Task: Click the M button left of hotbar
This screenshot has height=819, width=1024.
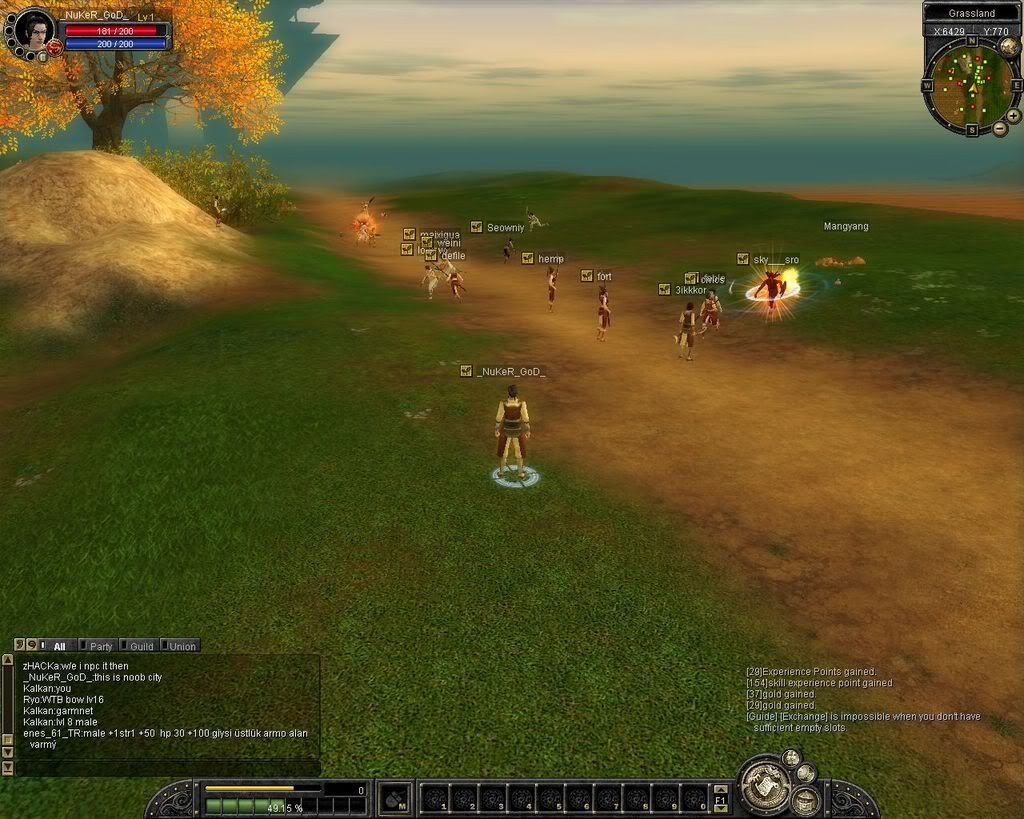Action: 395,798
